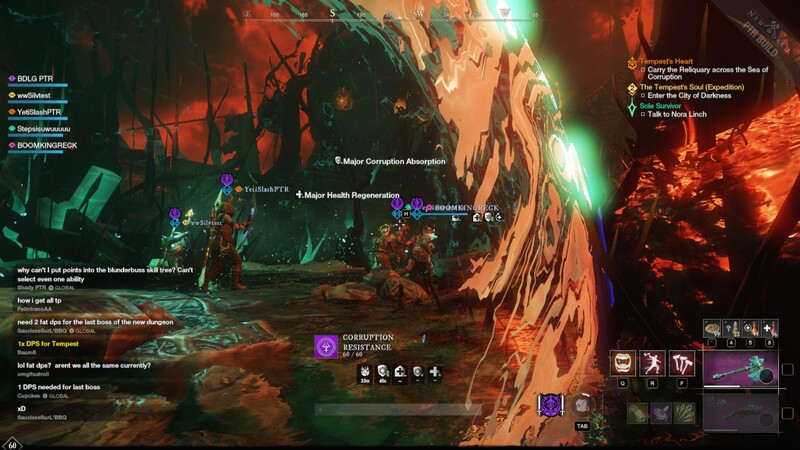
Task: Trigger the triple hammers ability
Action: tap(682, 363)
